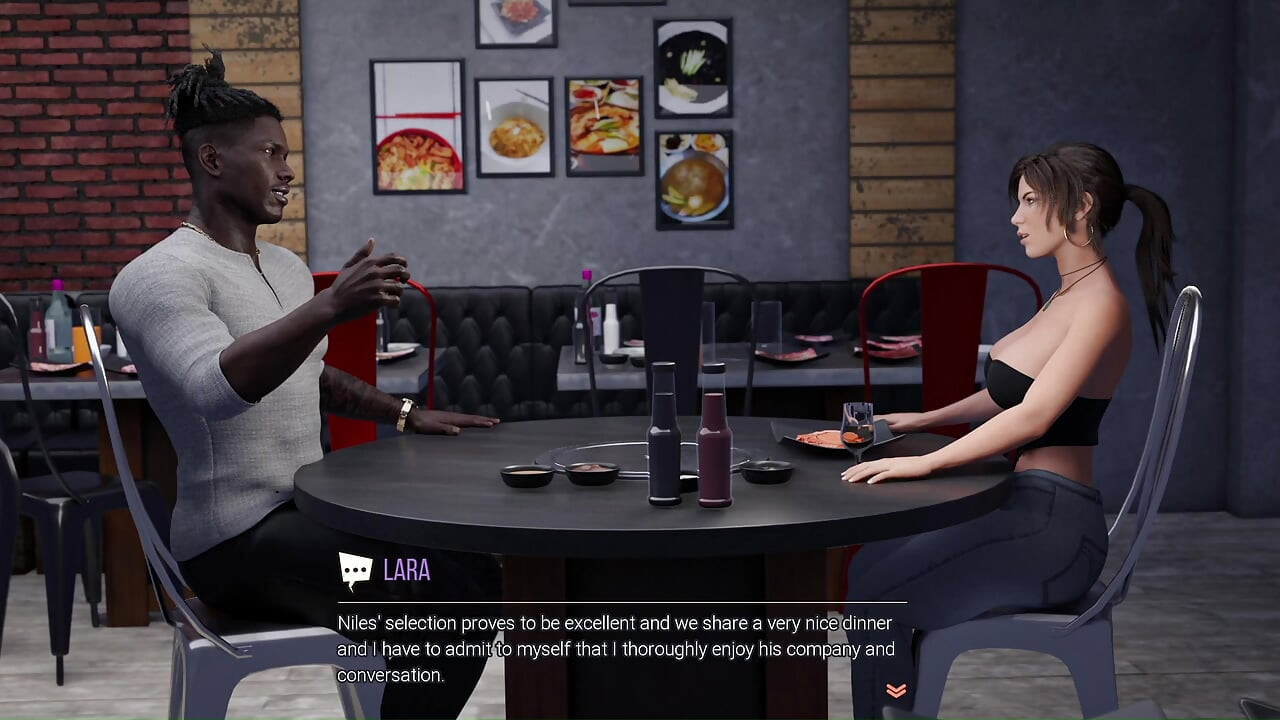Advance dialogue with the orange double-chevron arrow
The image size is (1280, 720).
point(896,690)
